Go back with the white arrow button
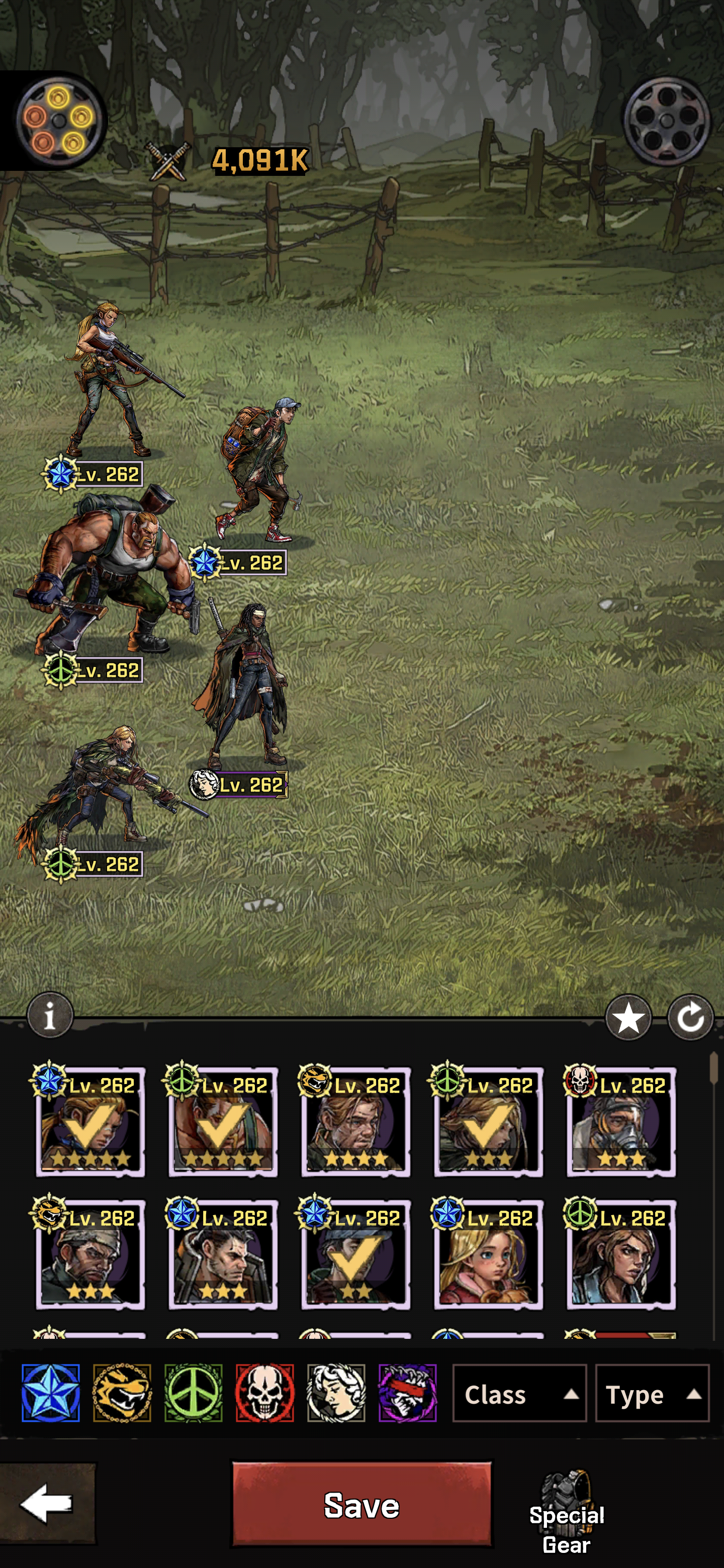This screenshot has width=724, height=1568. 47,1504
